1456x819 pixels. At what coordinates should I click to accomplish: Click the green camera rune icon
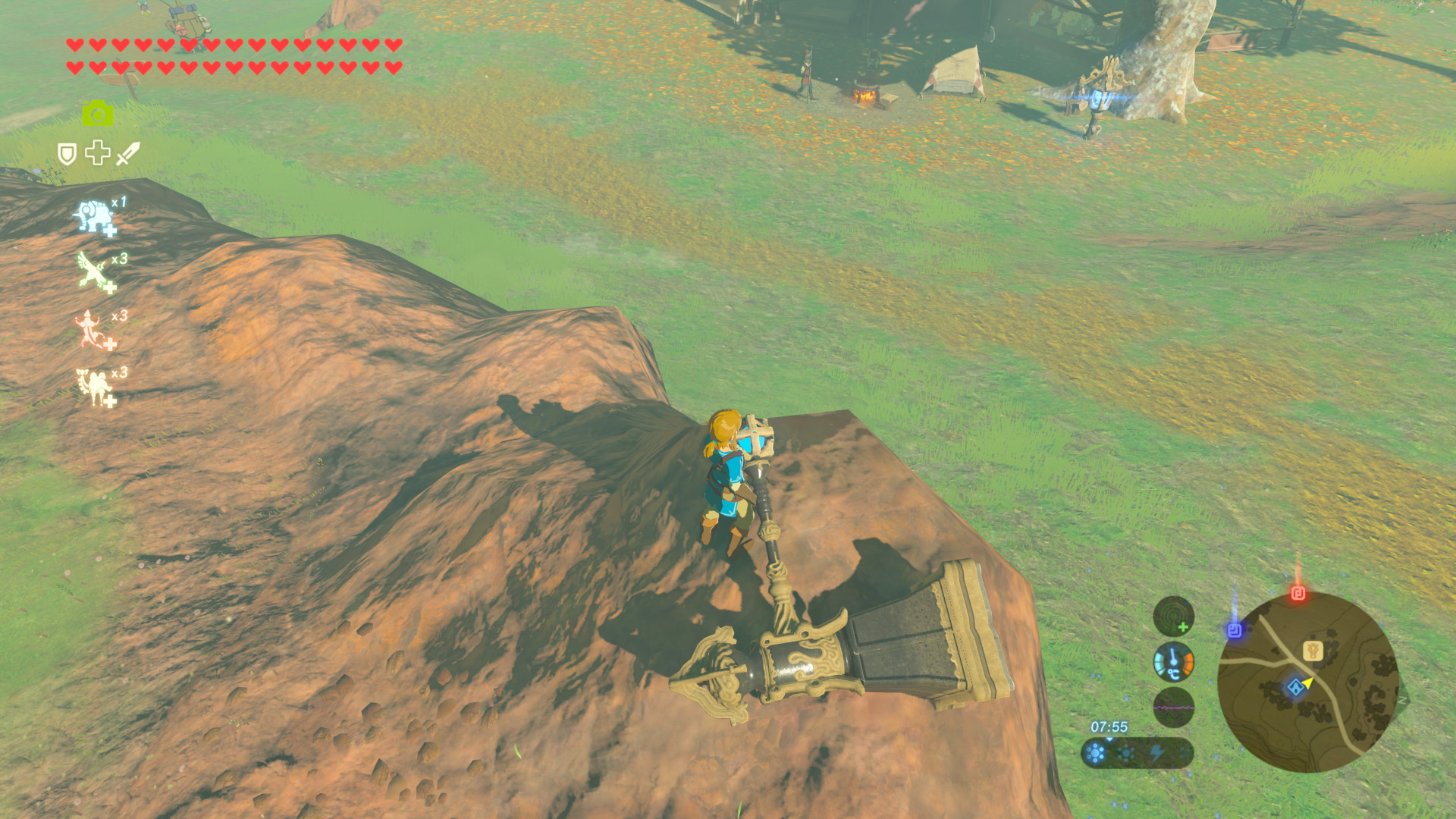96,114
